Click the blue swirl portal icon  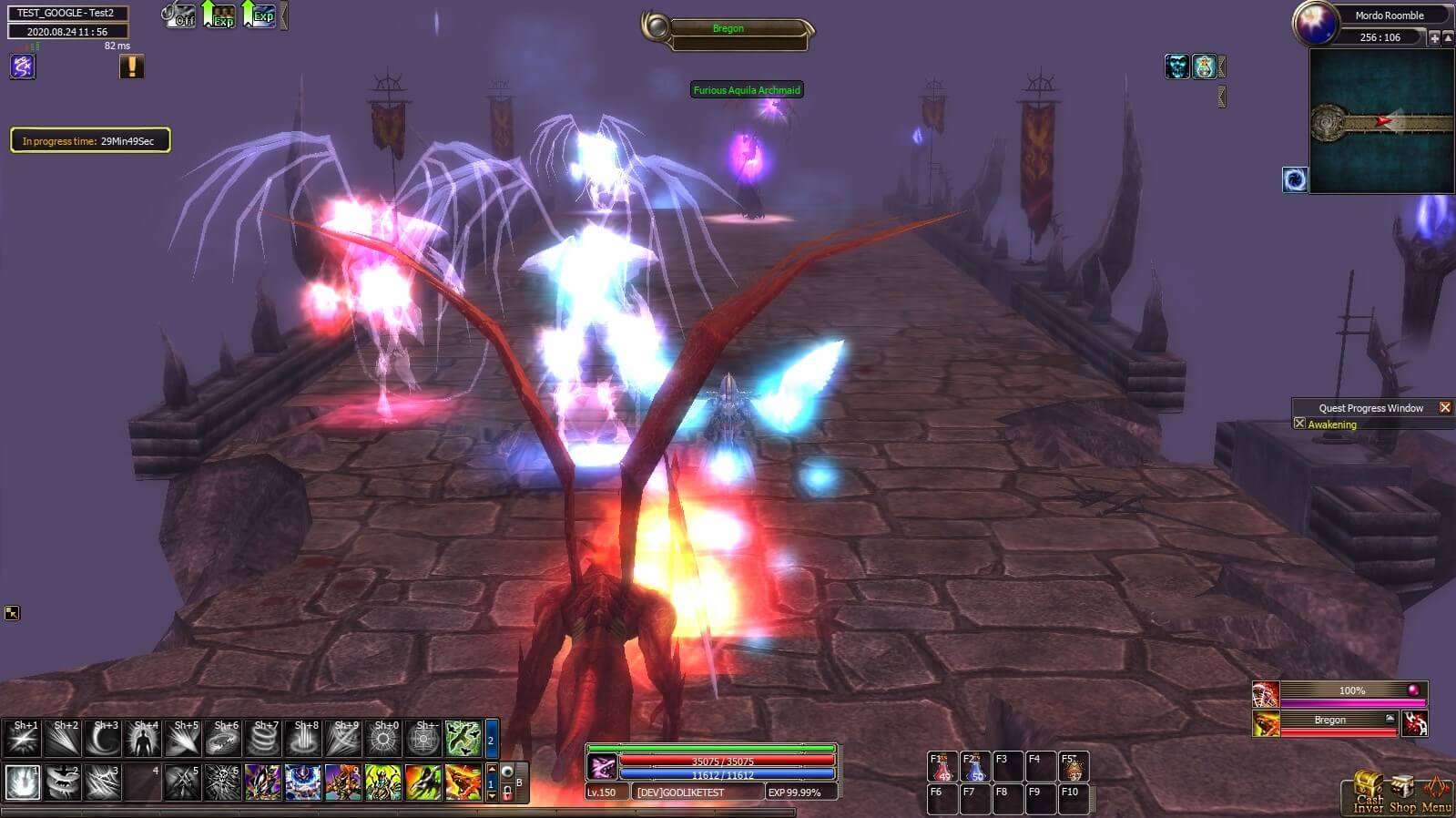click(1295, 179)
